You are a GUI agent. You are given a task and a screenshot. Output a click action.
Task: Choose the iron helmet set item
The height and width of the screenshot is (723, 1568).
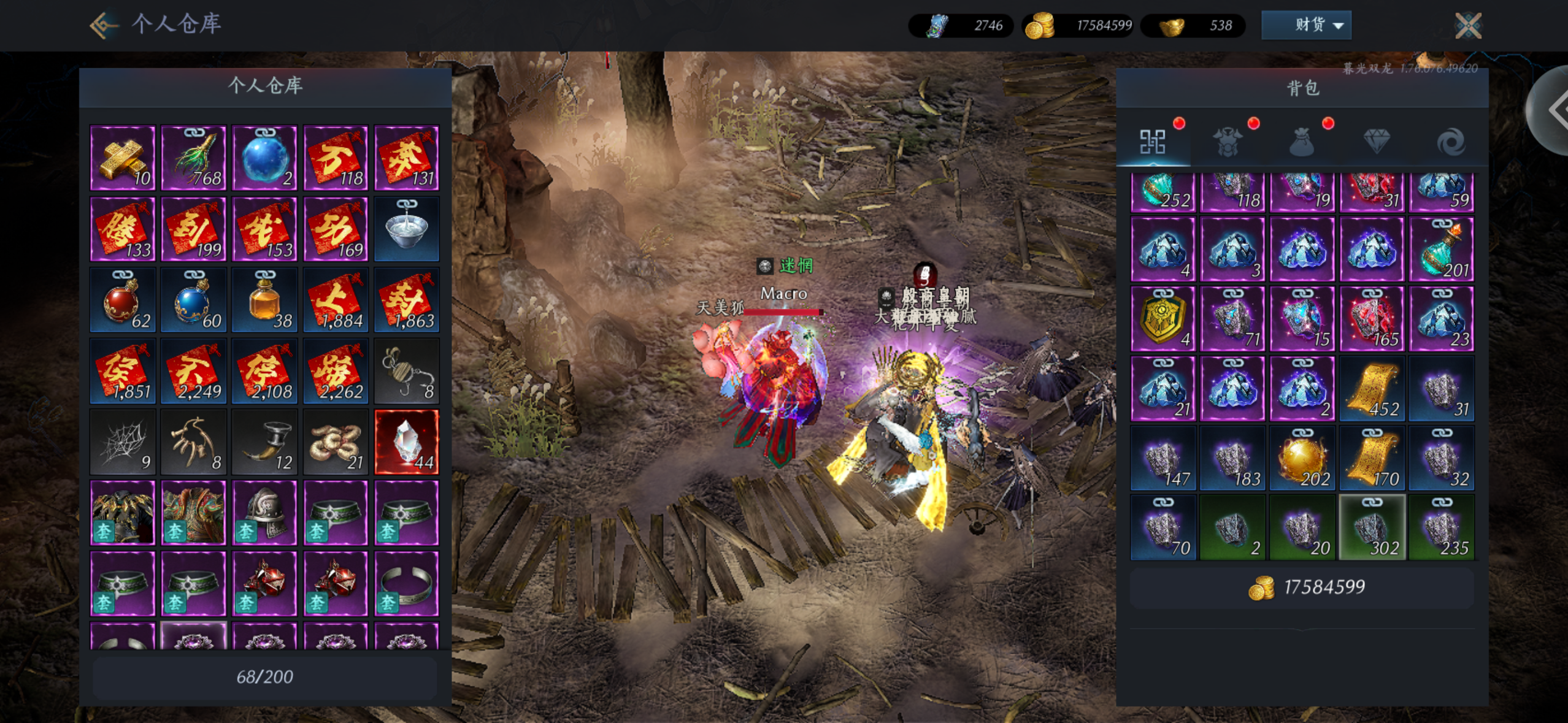[264, 513]
